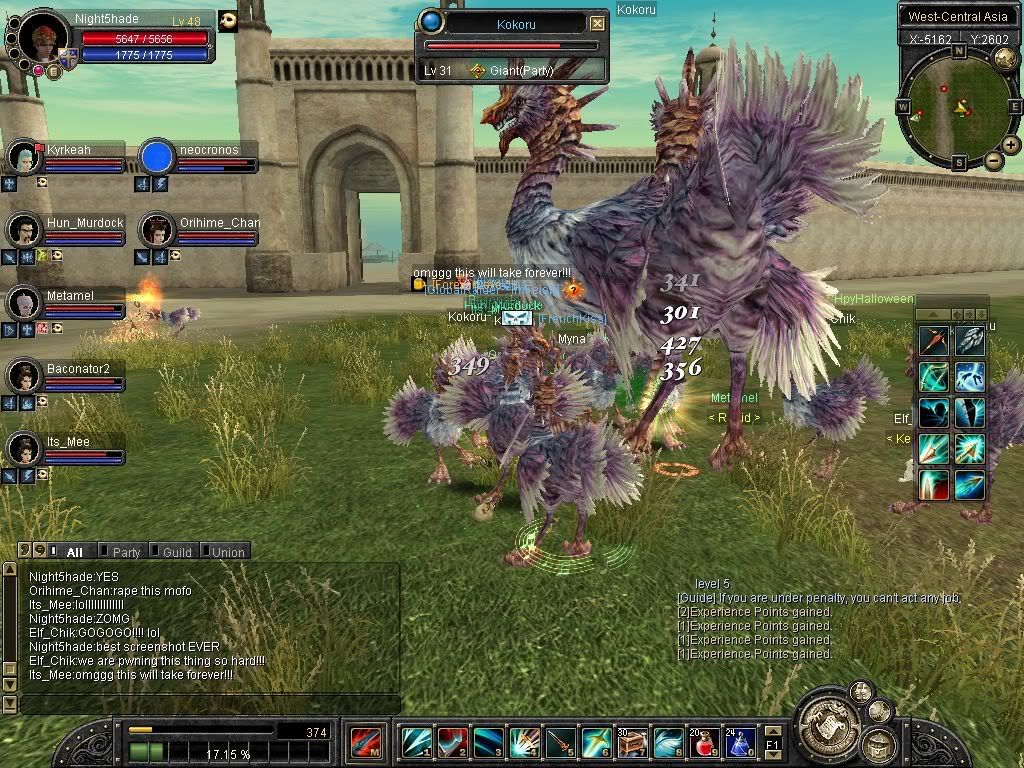1024x768 pixels.
Task: Switch chat to the Guild tab
Action: pyautogui.click(x=175, y=551)
